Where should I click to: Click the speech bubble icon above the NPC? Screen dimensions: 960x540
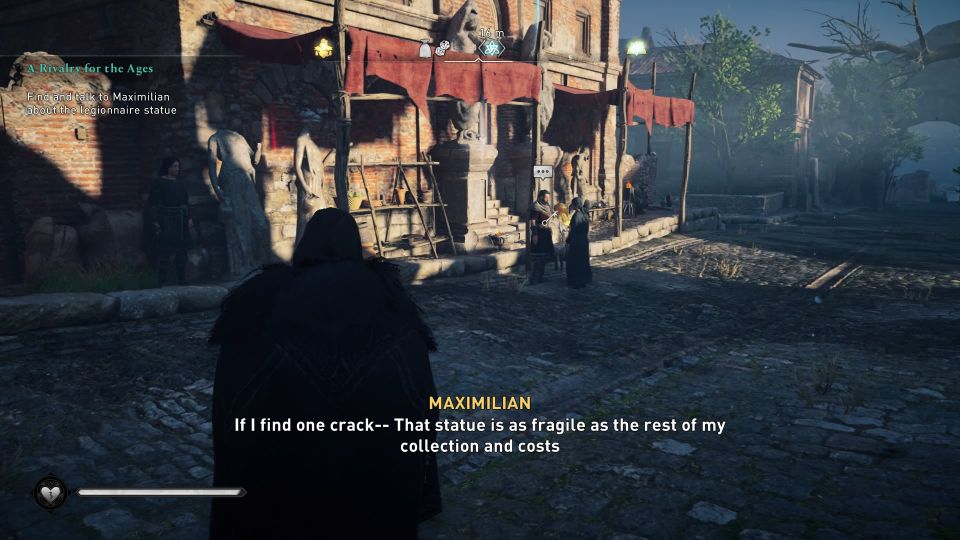coord(543,172)
